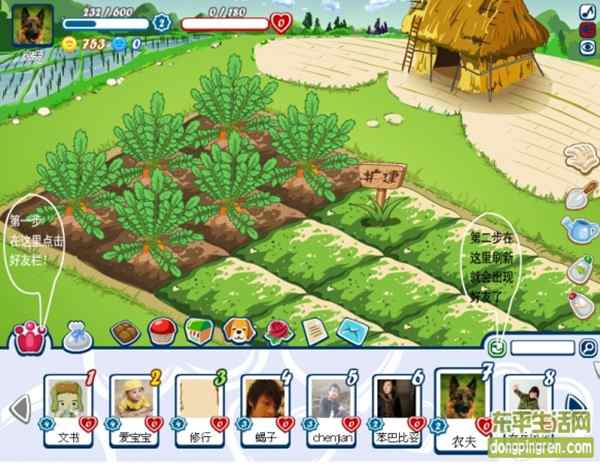Open the blue mail envelope icon
Image resolution: width=600 pixels, height=464 pixels.
(x=347, y=330)
